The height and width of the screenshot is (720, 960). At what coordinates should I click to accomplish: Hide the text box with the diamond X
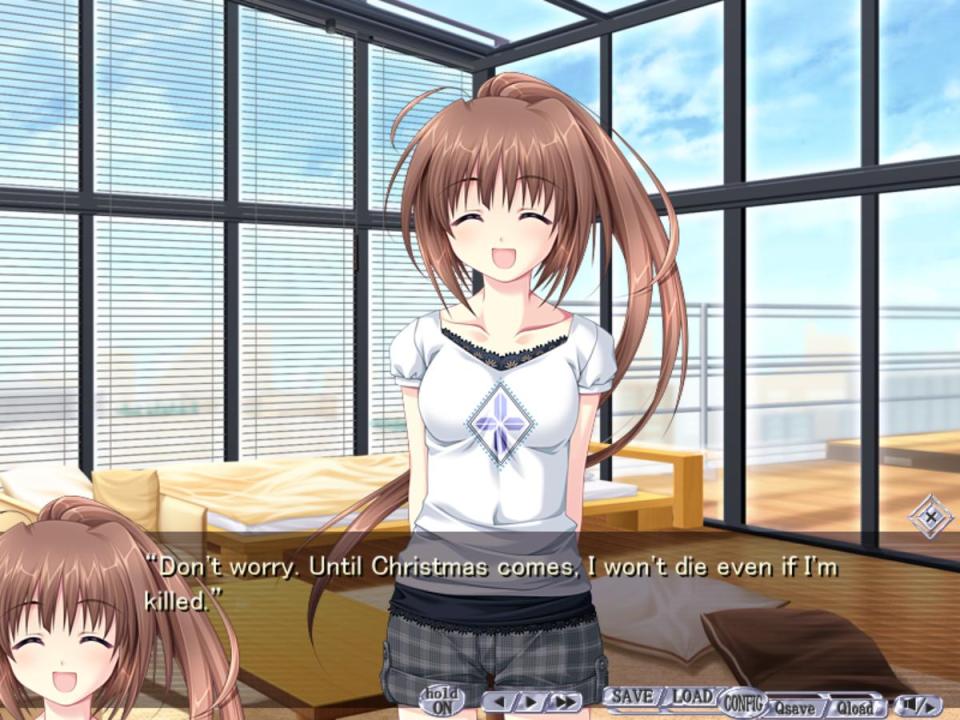point(929,517)
